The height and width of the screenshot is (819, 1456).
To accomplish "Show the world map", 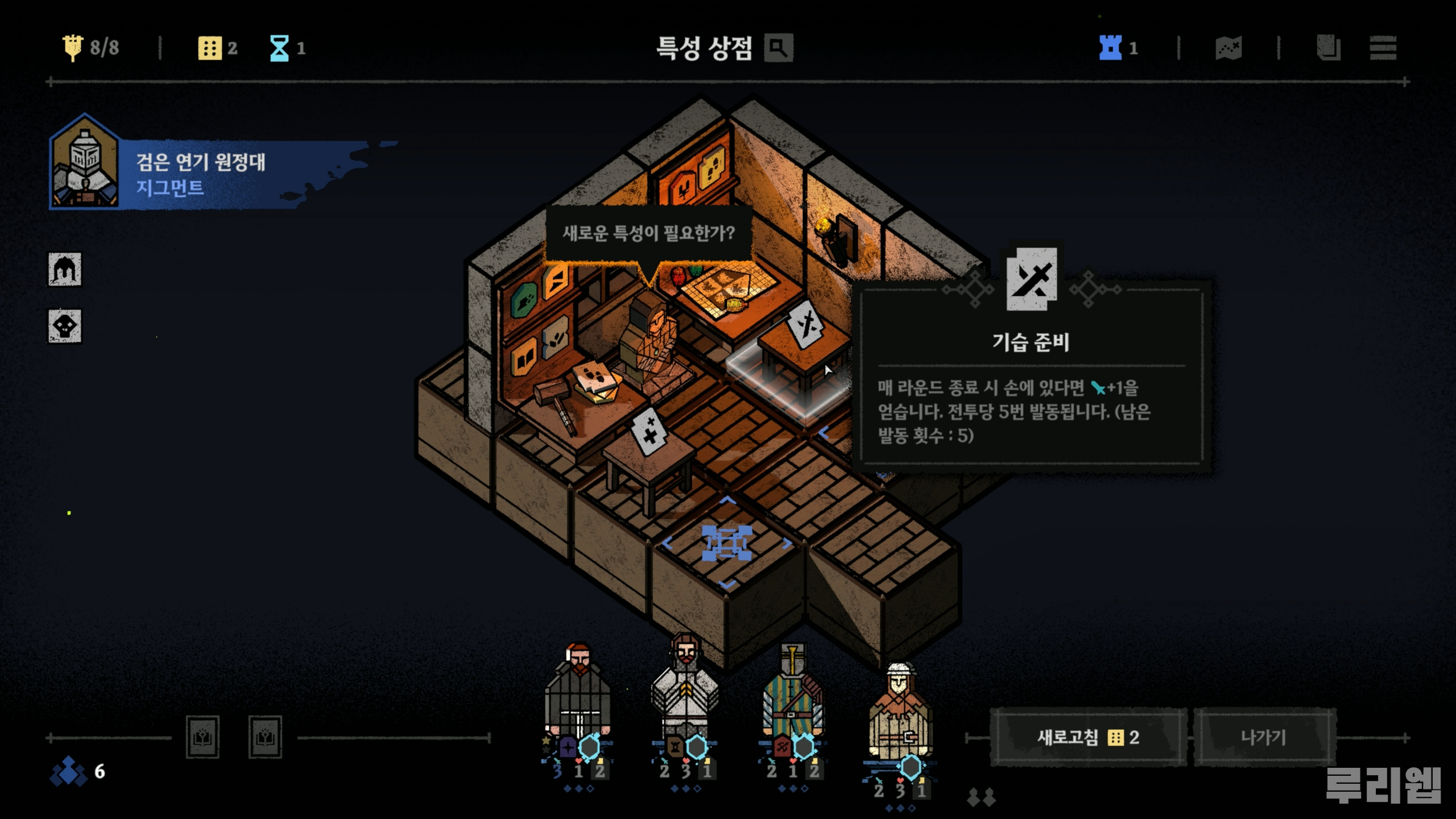I will [x=1228, y=48].
